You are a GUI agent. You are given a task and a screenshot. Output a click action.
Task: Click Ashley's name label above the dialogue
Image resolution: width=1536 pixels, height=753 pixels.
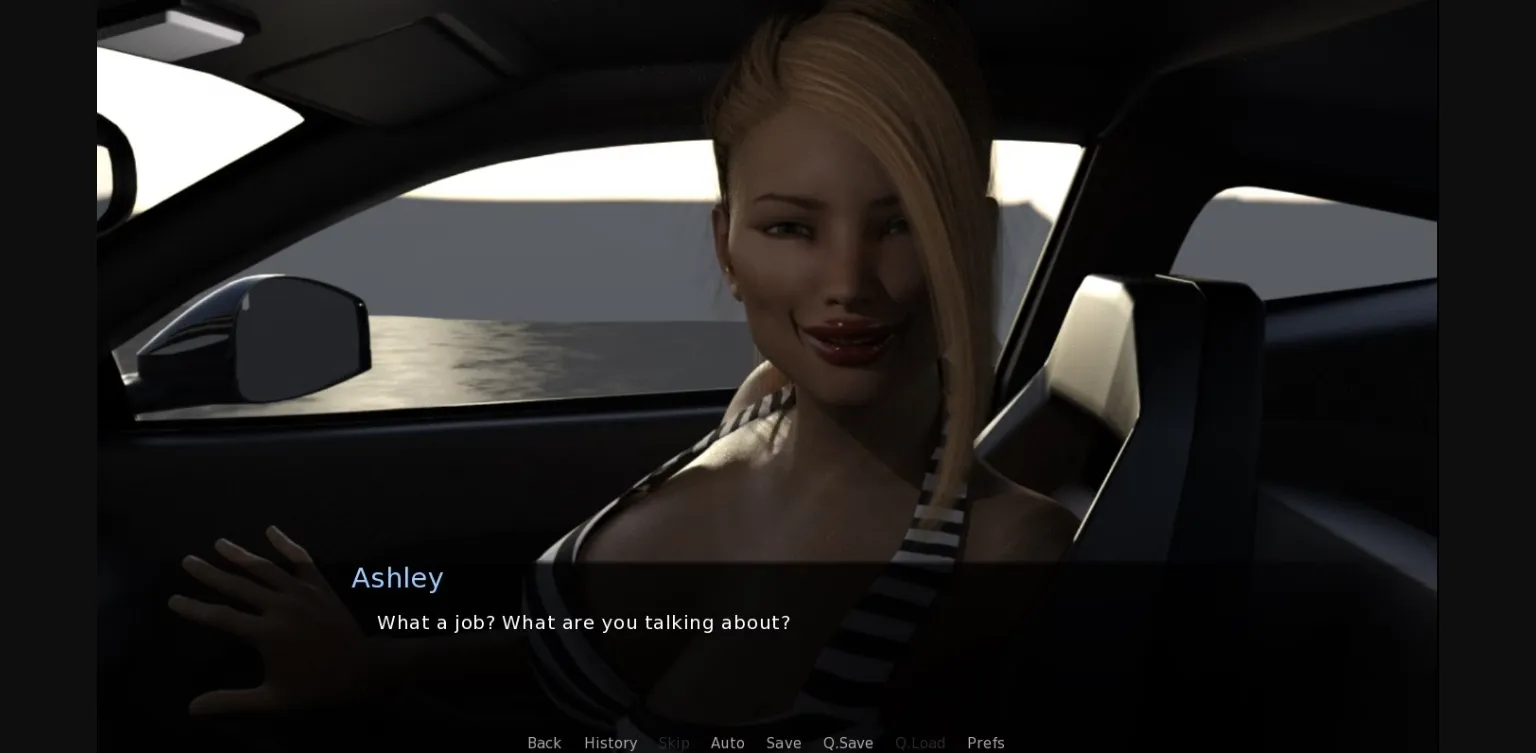coord(397,578)
